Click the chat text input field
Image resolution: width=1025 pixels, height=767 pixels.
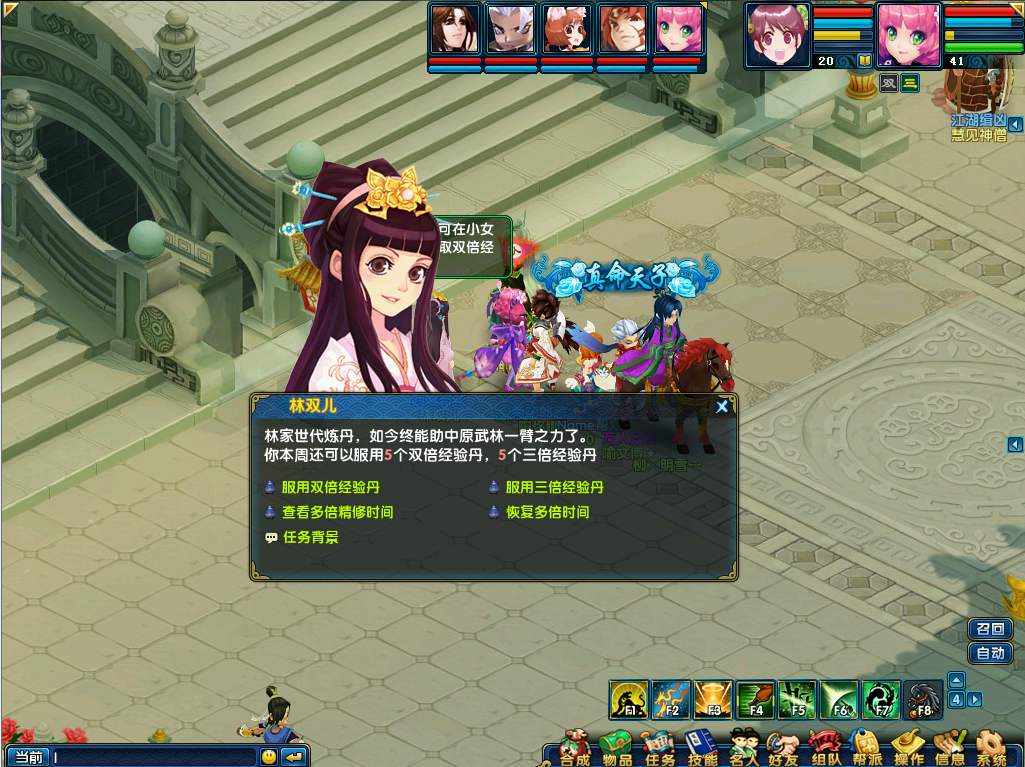pyautogui.click(x=155, y=757)
